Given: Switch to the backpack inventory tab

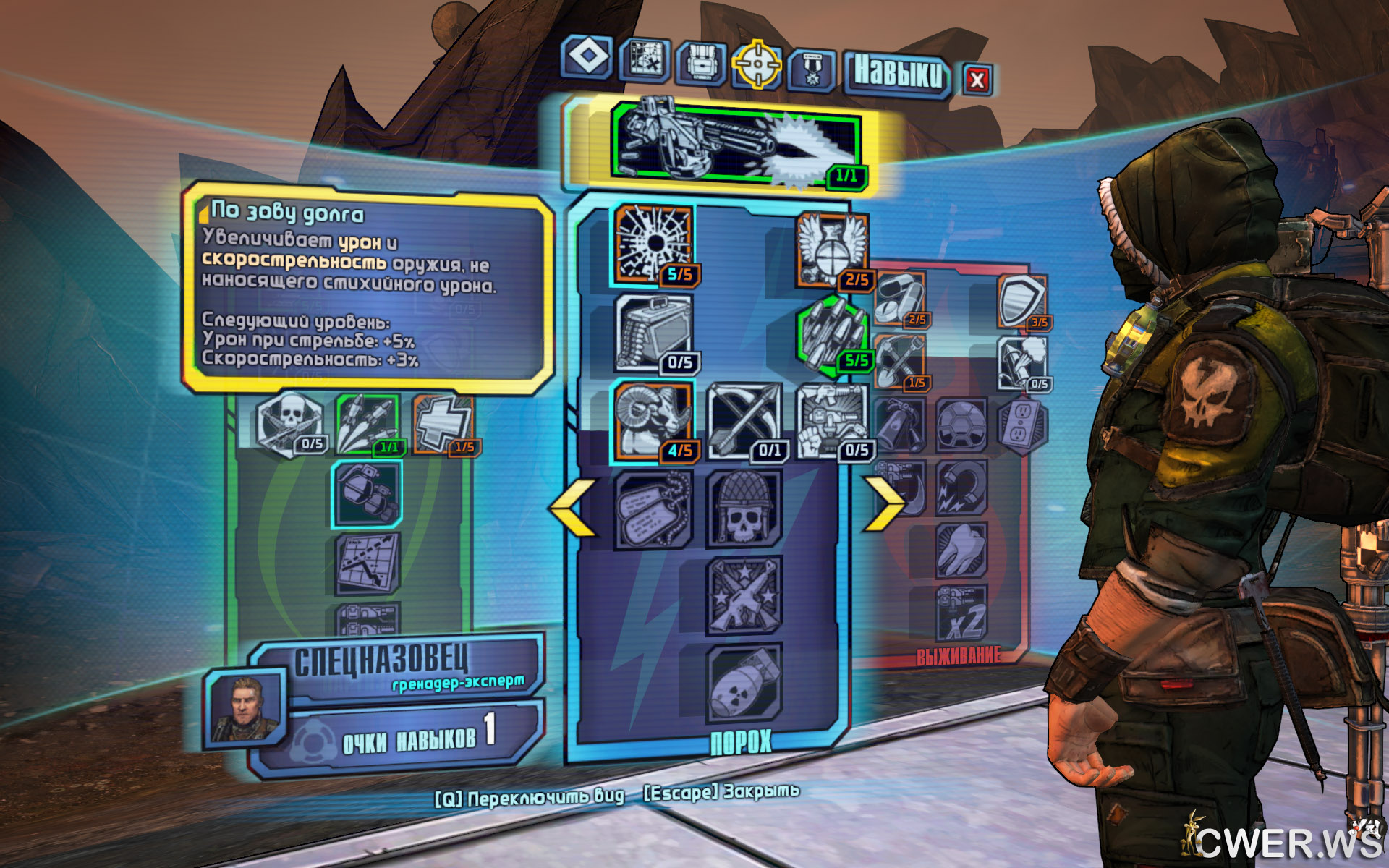Looking at the screenshot, I should (x=700, y=63).
